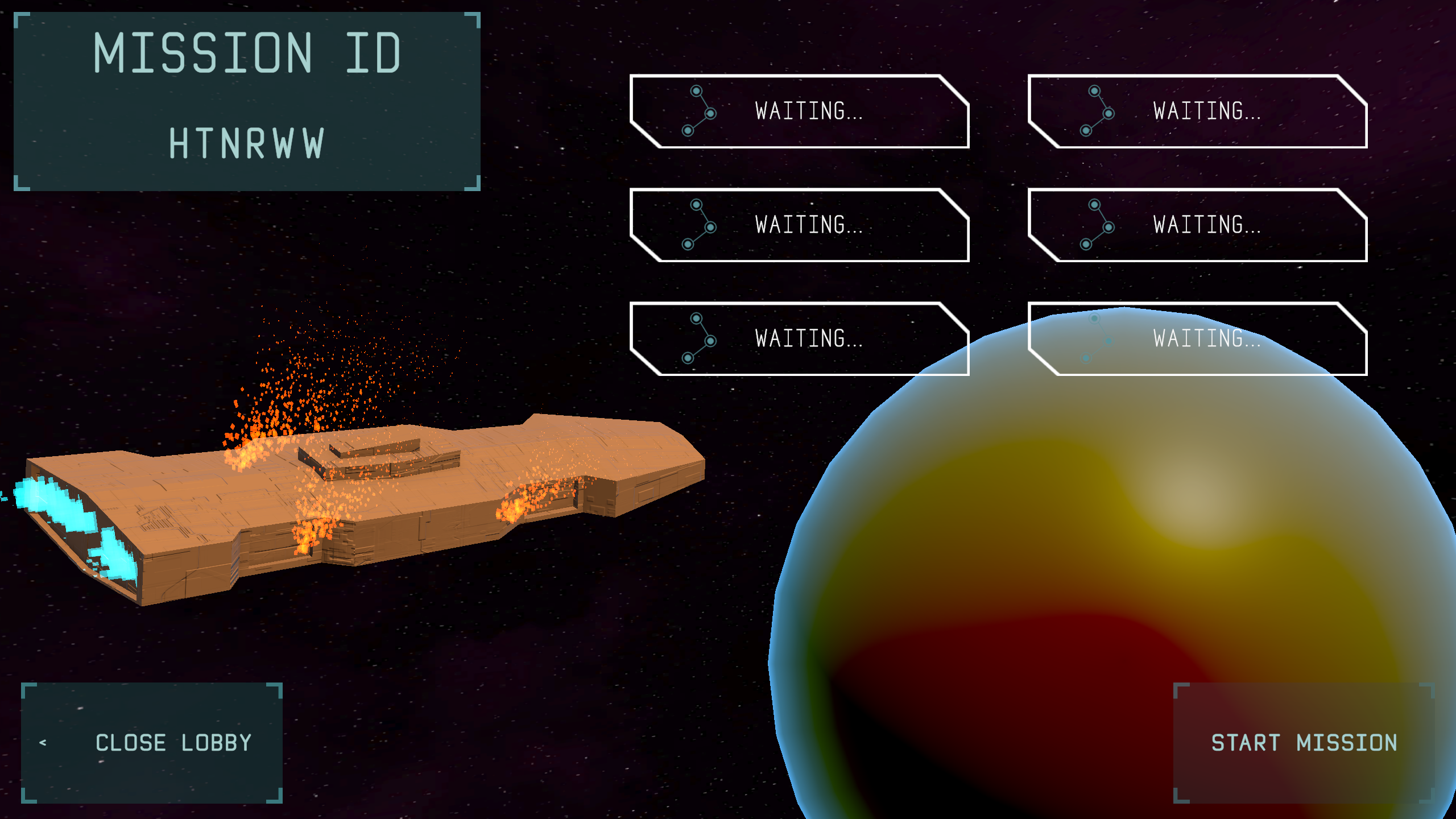The image size is (1456, 819).
Task: Click the faded network icon over the planet slot
Action: (x=1097, y=340)
